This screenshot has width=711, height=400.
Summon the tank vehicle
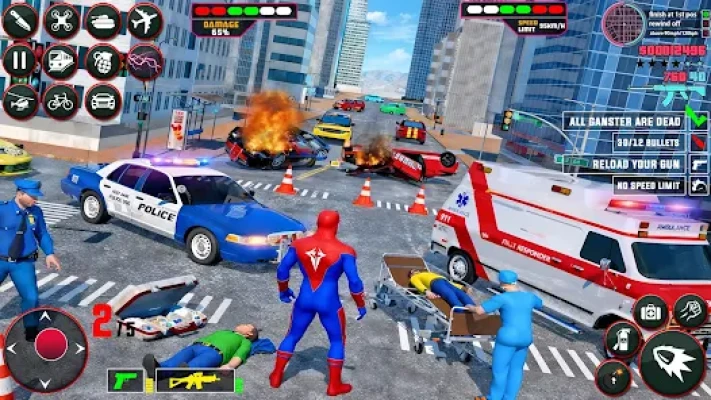click(x=103, y=21)
